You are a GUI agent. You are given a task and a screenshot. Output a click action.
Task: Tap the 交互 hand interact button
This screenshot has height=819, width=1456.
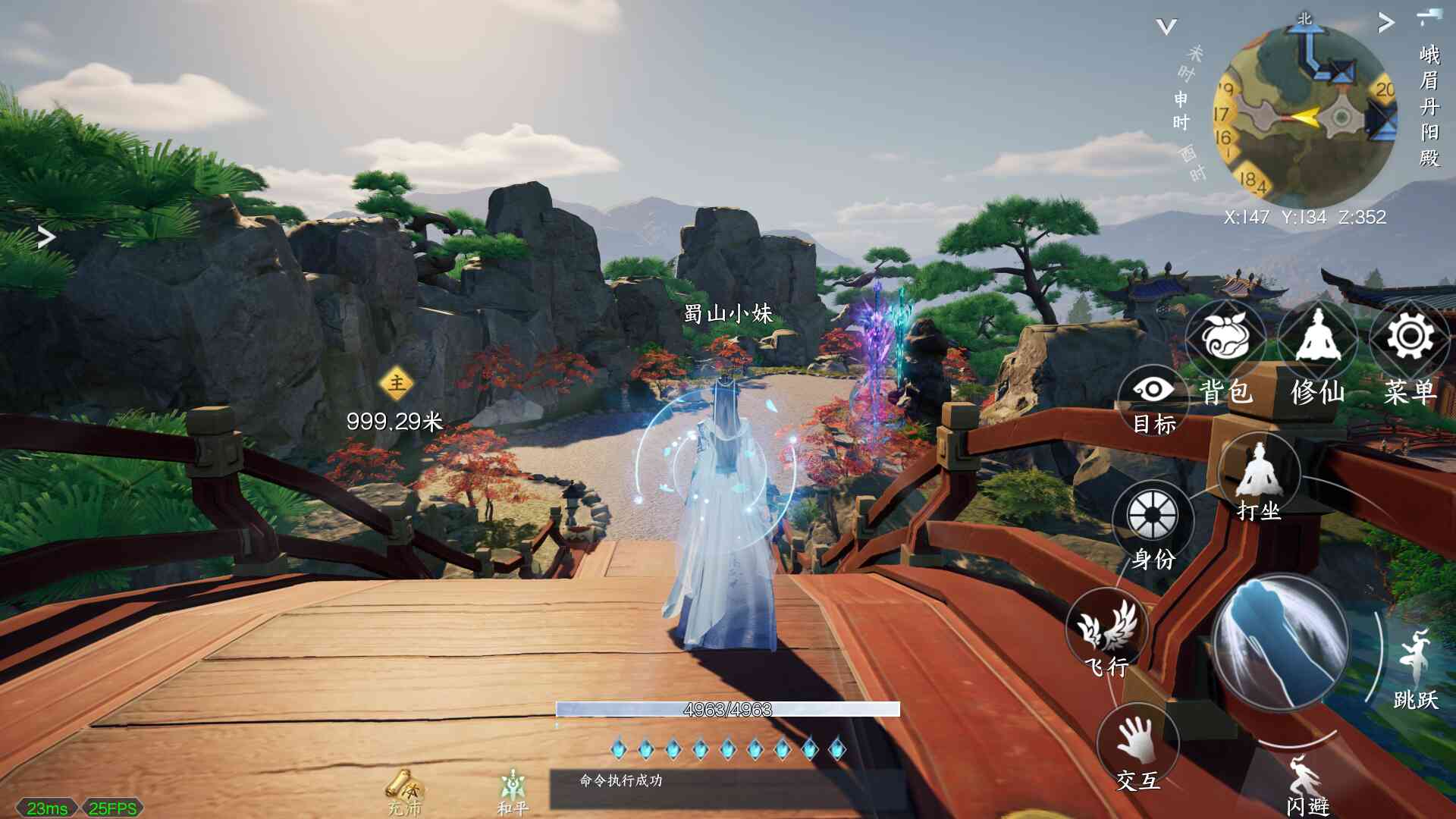(1137, 741)
